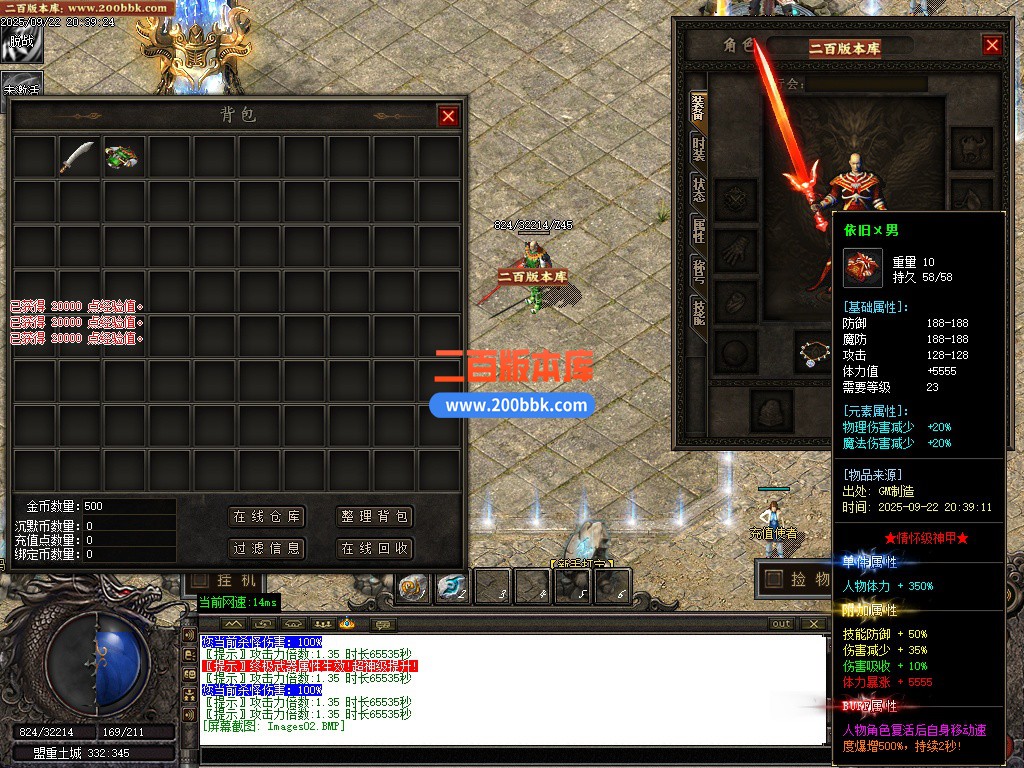Close the 背包 backpack window
Image resolution: width=1024 pixels, height=768 pixels.
[448, 116]
